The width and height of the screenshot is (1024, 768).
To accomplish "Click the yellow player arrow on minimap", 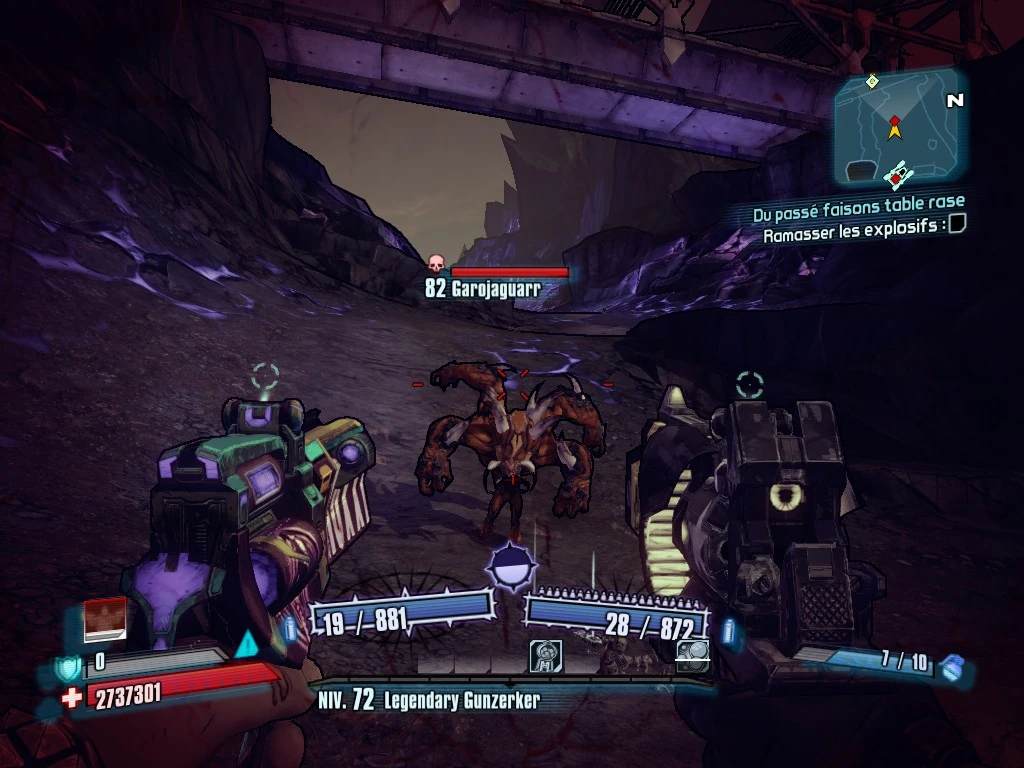I will coord(895,129).
